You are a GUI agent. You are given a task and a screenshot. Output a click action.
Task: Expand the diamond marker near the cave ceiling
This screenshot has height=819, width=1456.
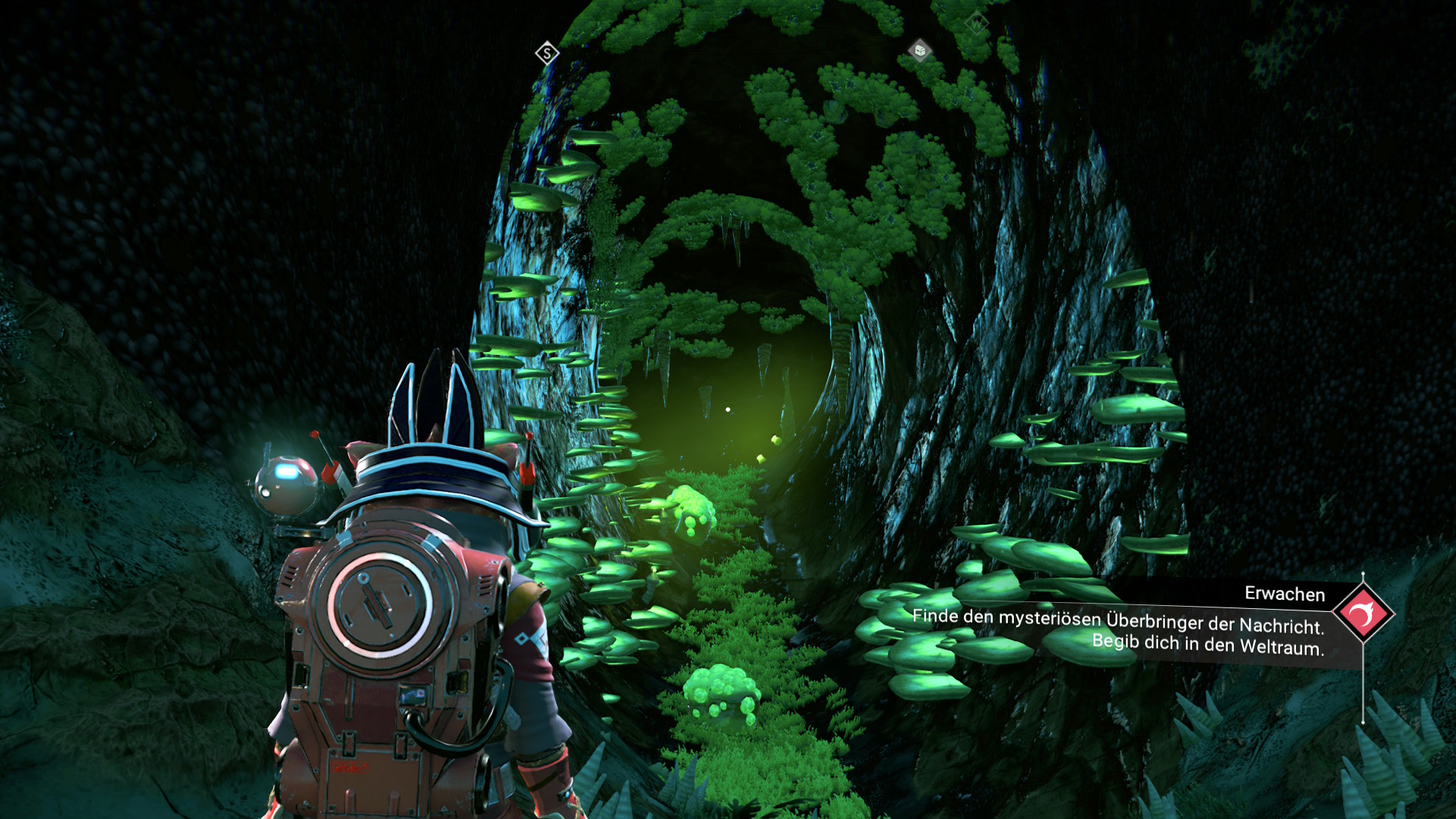click(x=977, y=24)
